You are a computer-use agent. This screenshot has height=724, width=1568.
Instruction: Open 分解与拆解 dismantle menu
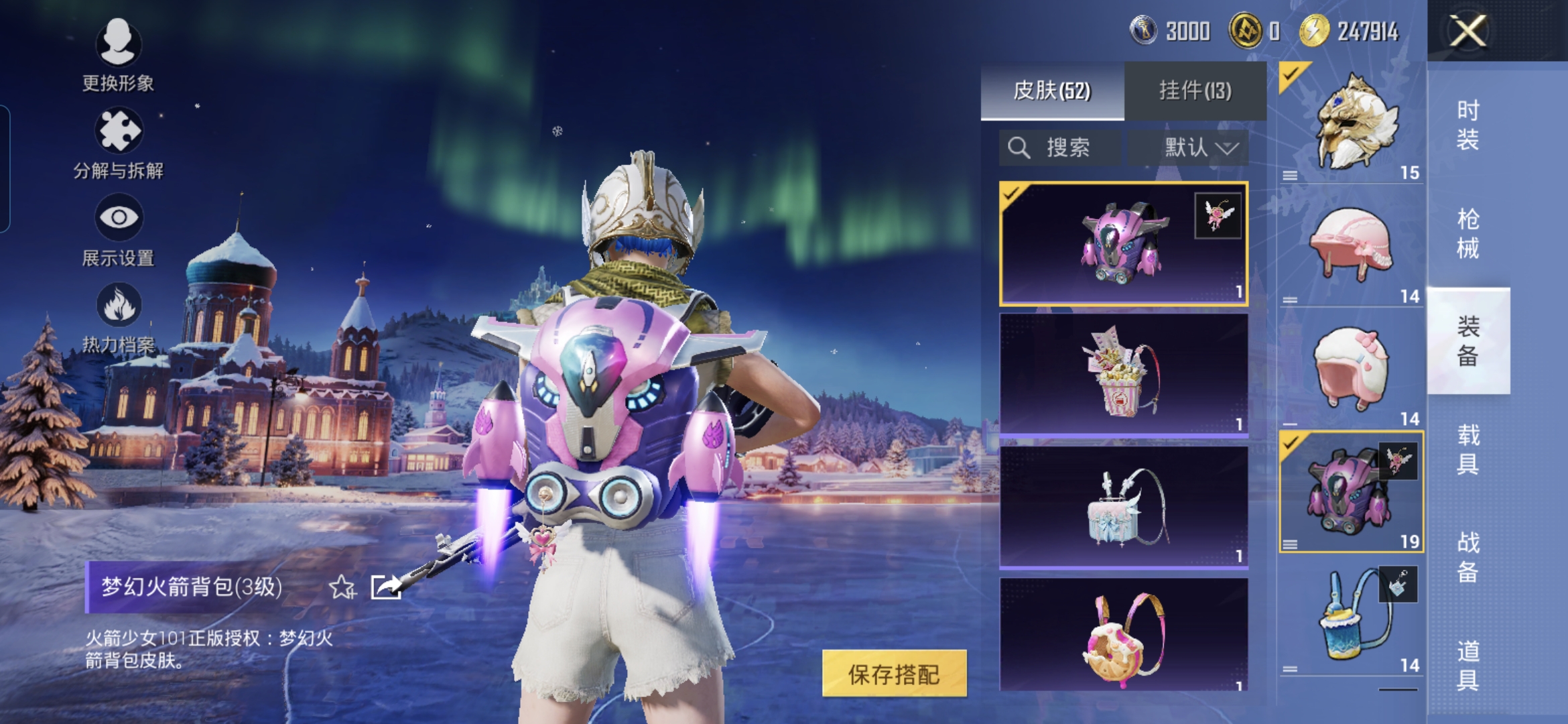[119, 143]
